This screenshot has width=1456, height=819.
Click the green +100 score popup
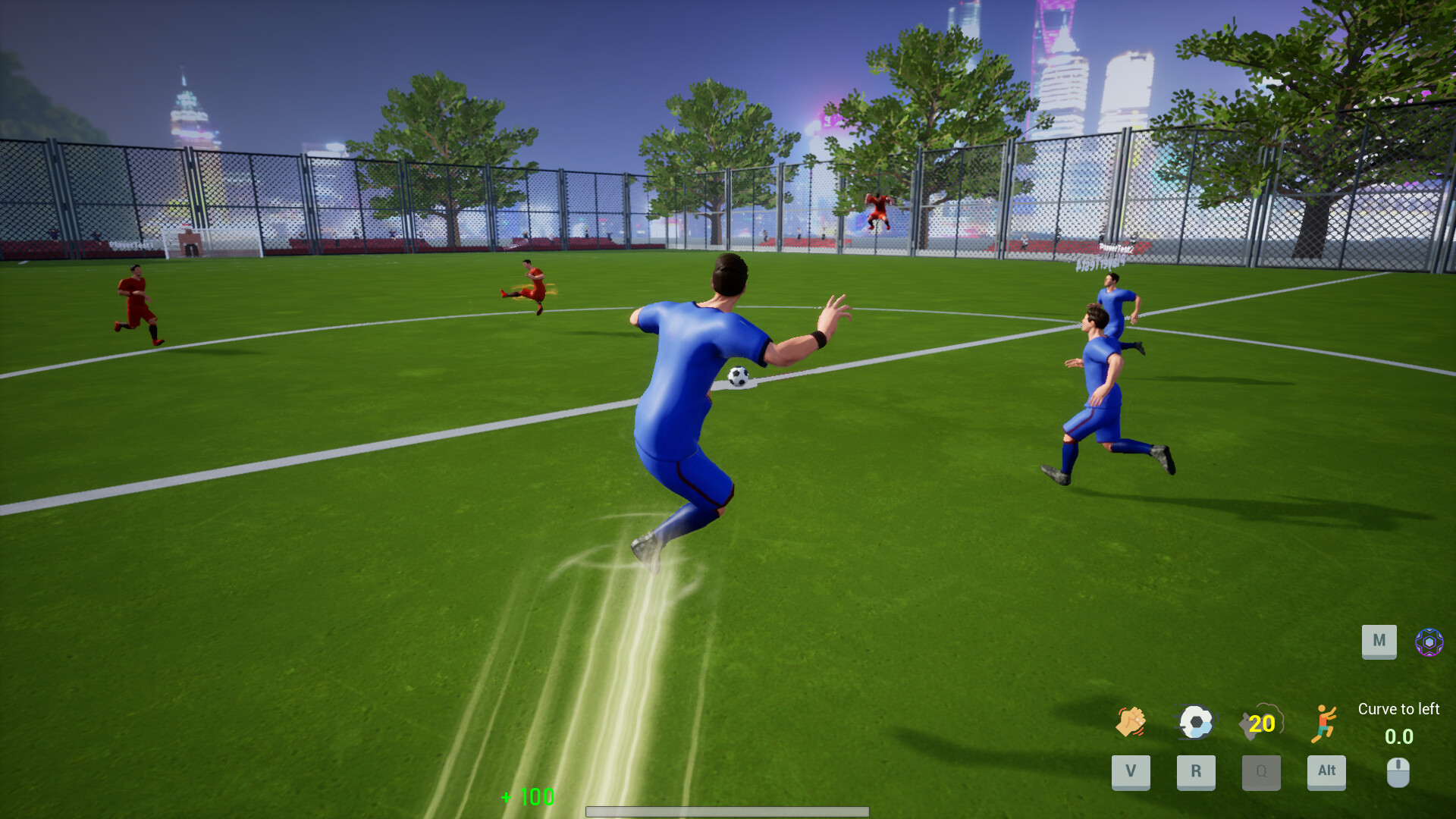[x=527, y=798]
